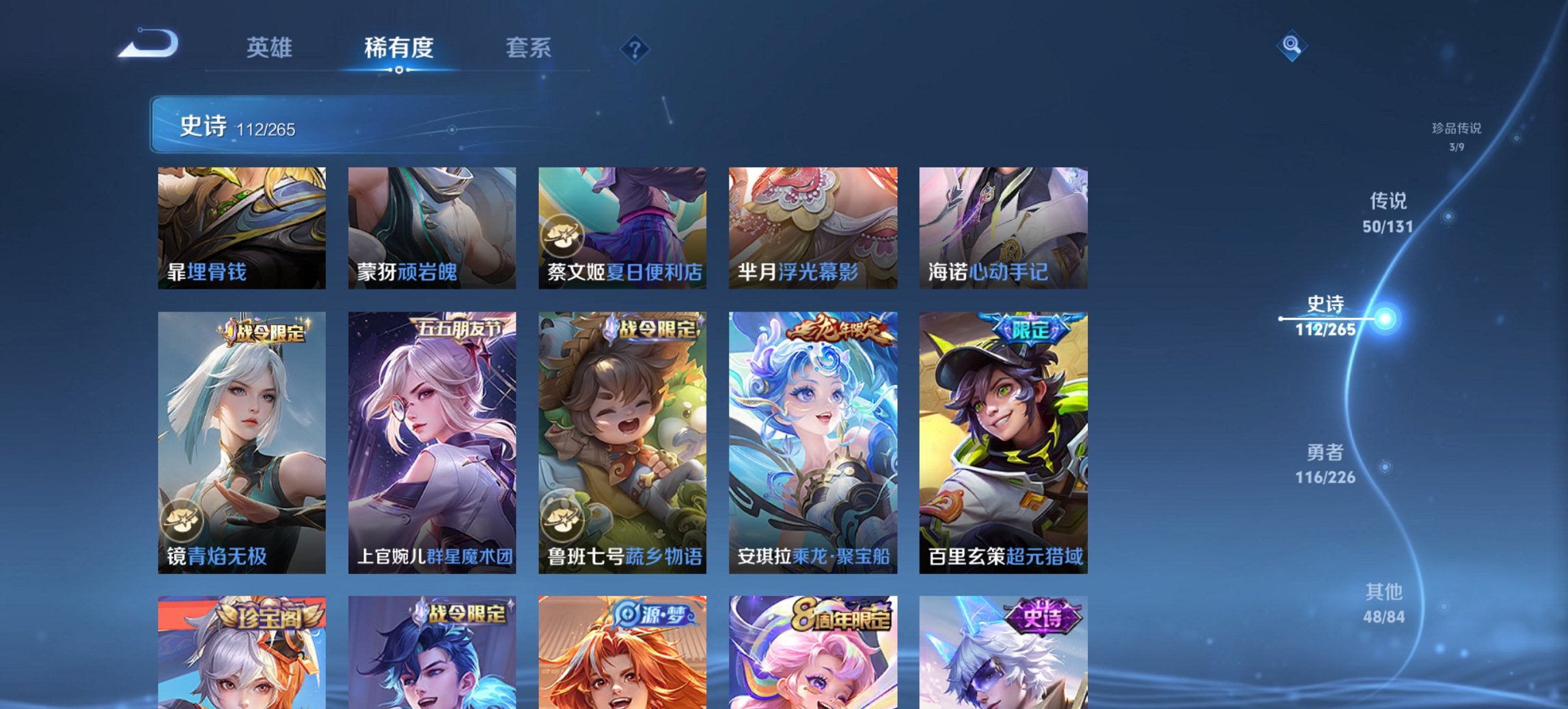Switch to the 英雄 tab
This screenshot has width=1568, height=709.
click(x=271, y=48)
